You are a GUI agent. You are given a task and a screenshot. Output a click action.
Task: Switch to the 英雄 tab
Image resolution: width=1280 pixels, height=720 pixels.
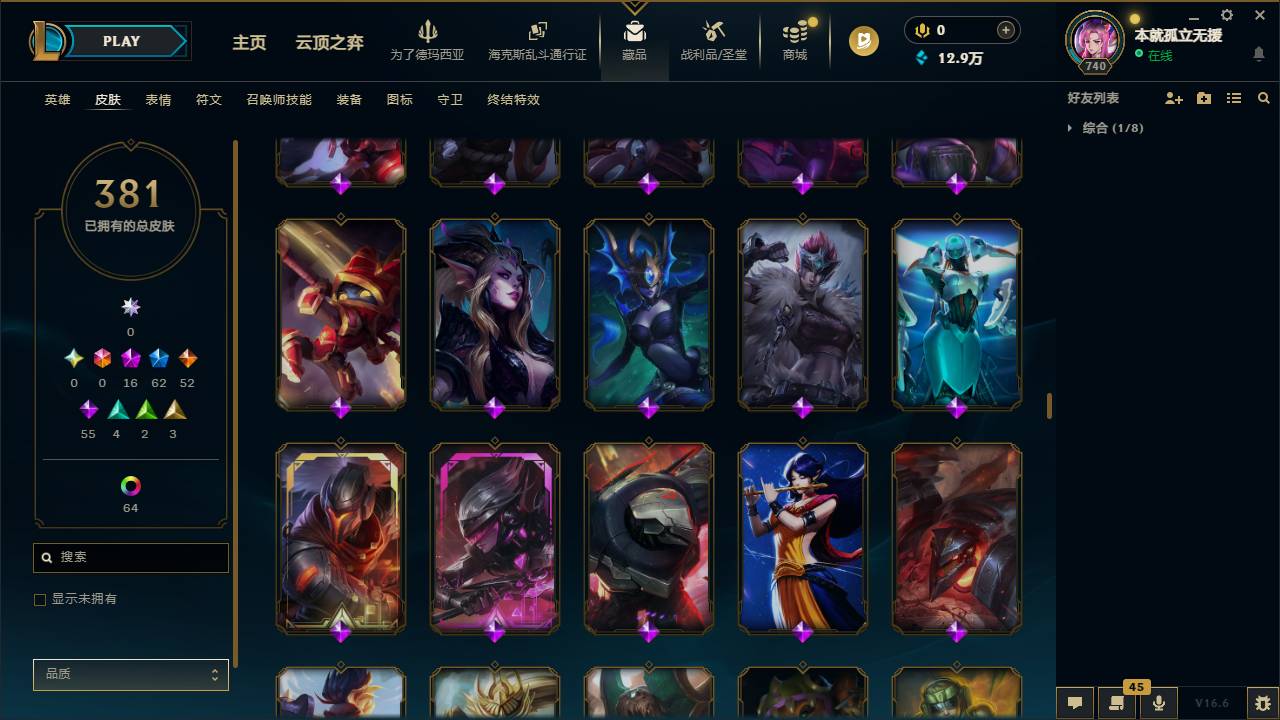tap(56, 99)
